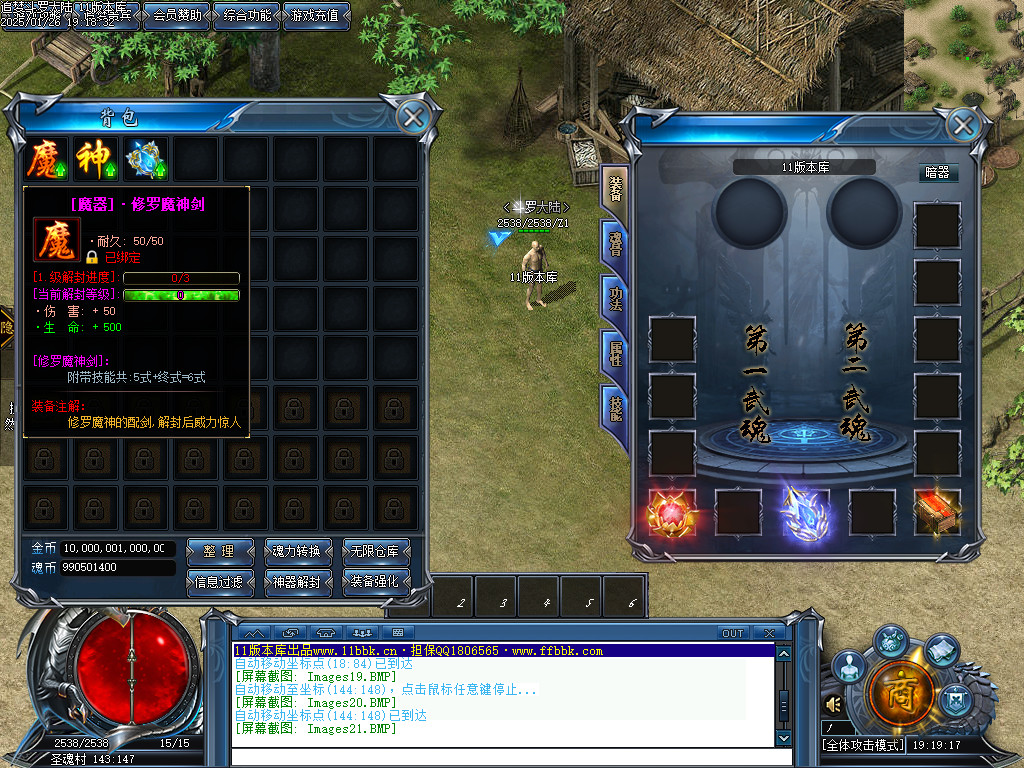Image resolution: width=1024 pixels, height=768 pixels.
Task: Select the 神 item in backpack
Action: point(96,159)
